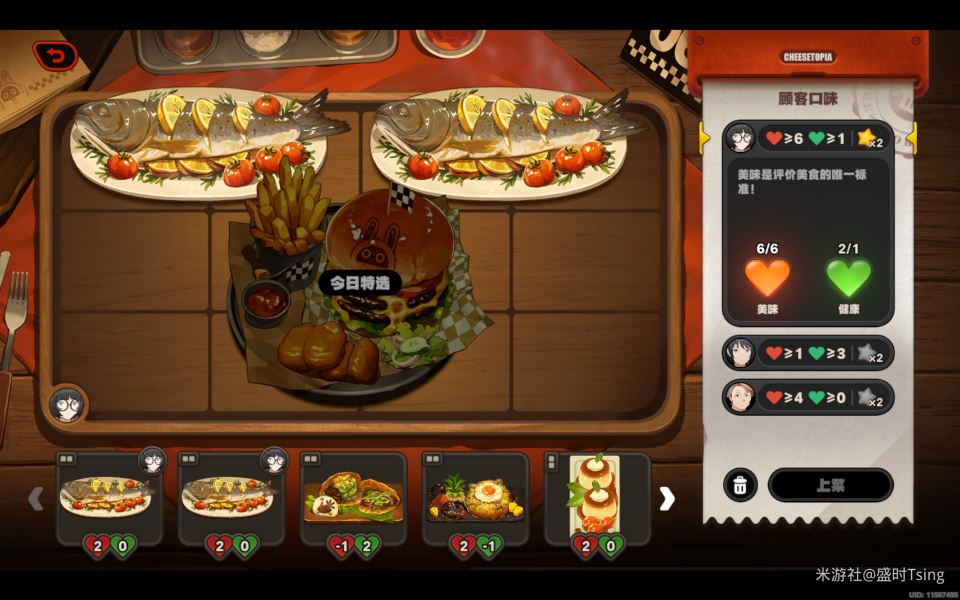Show previous dishes with the left arrow

tap(36, 498)
